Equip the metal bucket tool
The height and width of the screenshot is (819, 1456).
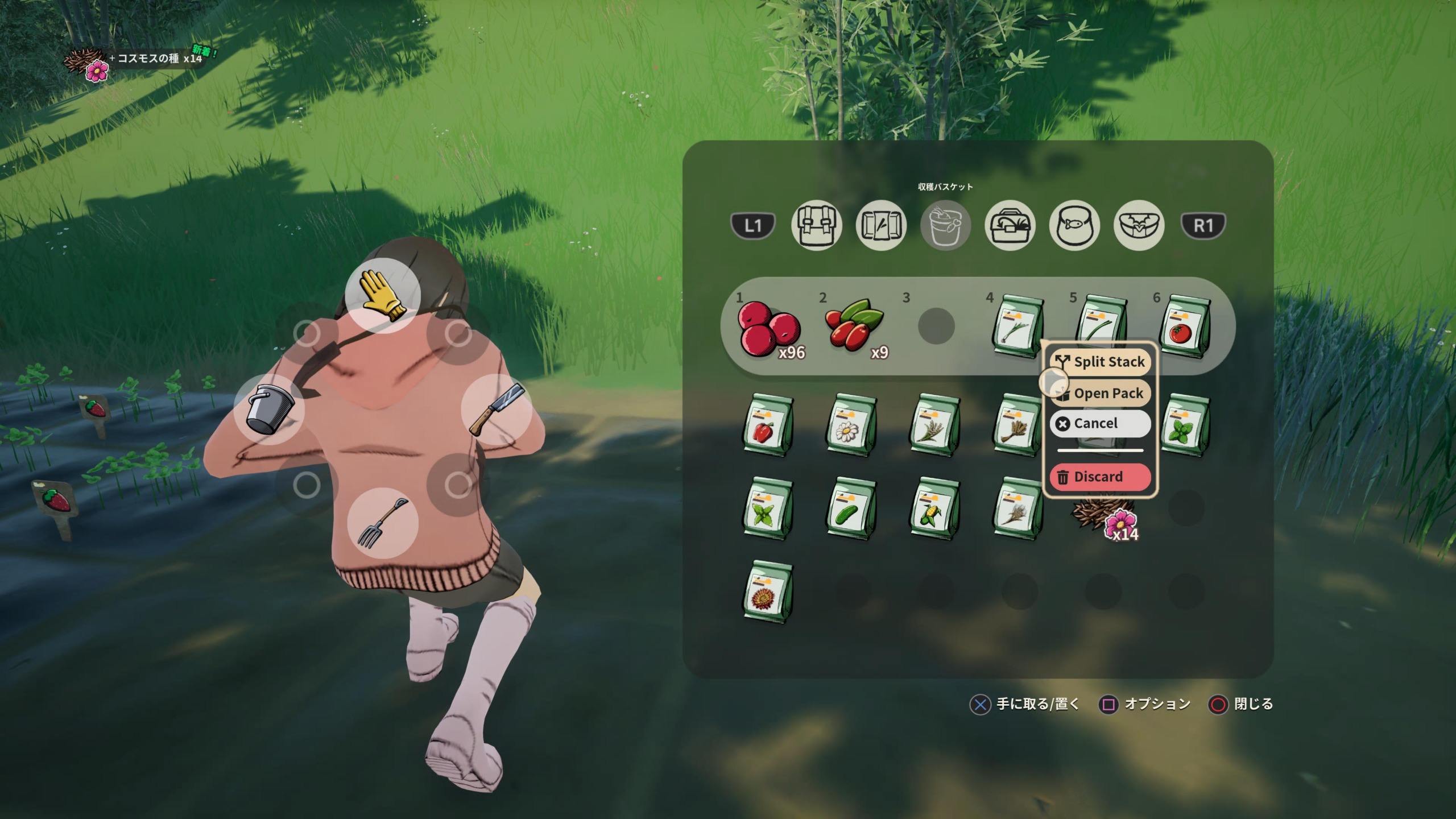(270, 409)
